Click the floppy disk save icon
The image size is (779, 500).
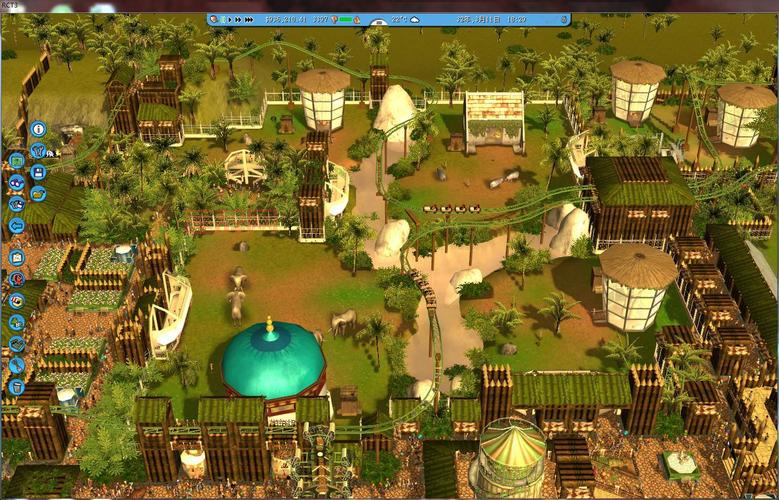point(38,171)
